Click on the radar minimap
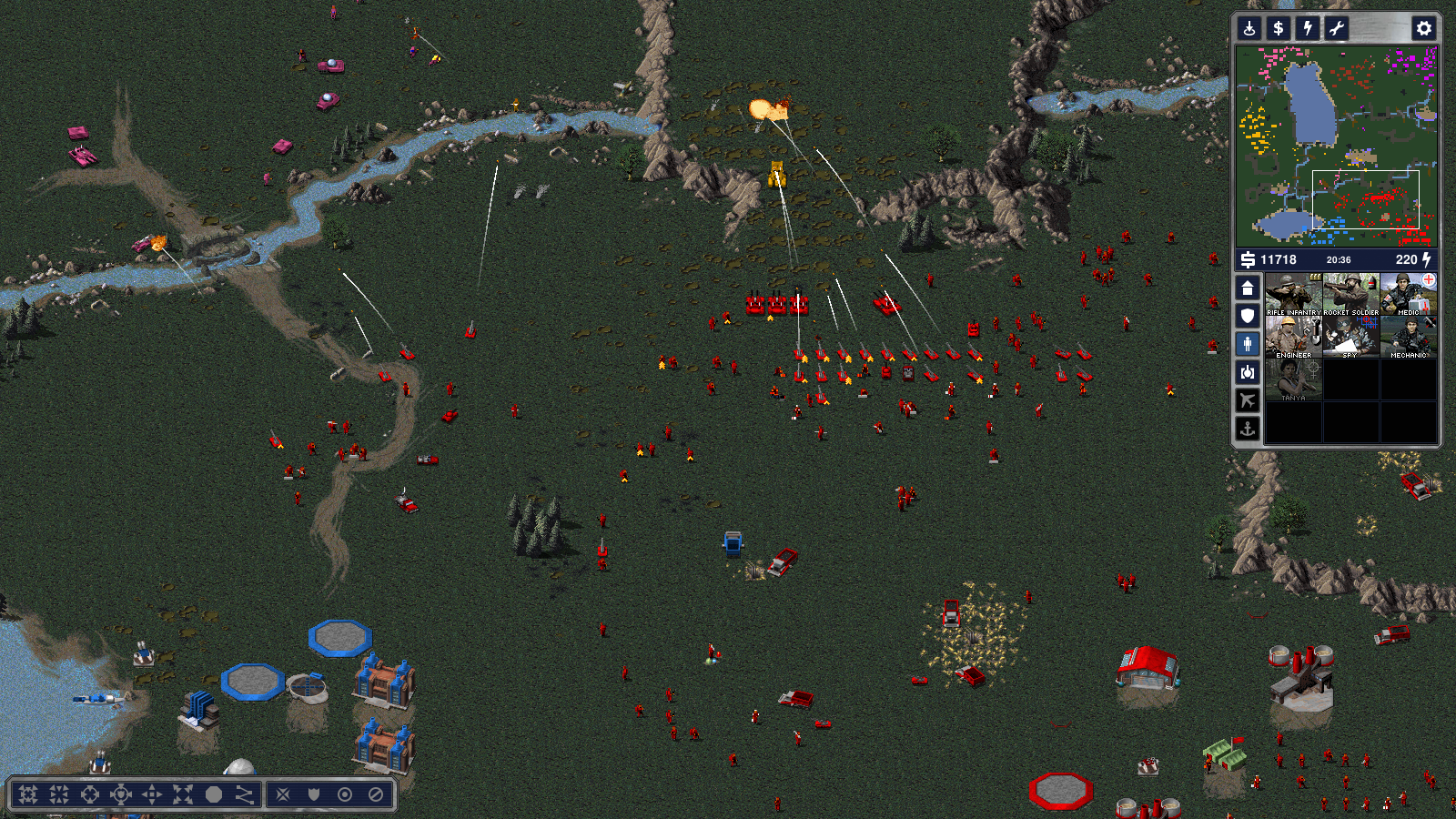Viewport: 1456px width, 819px height. [1336, 146]
